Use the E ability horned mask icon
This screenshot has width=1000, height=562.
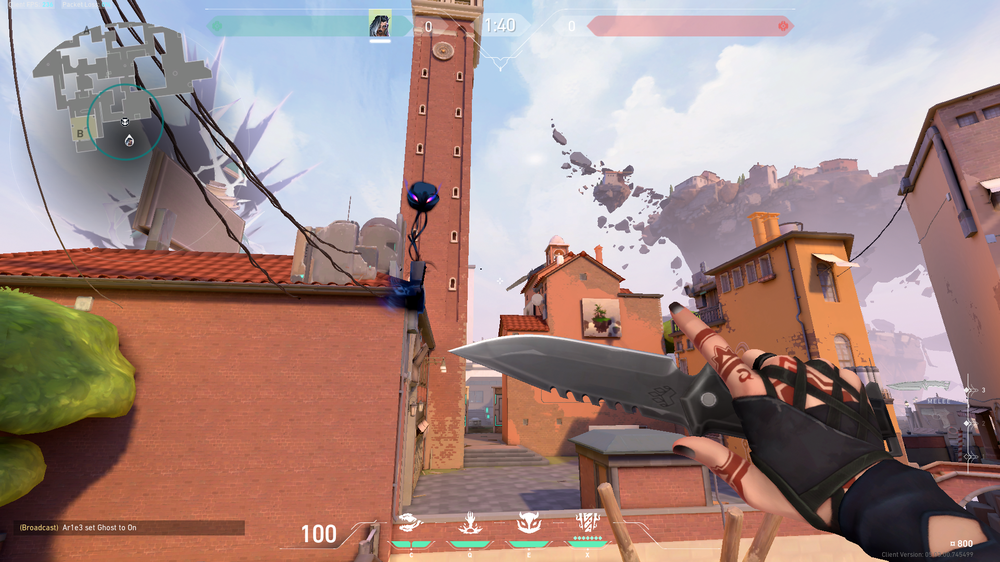[x=527, y=523]
